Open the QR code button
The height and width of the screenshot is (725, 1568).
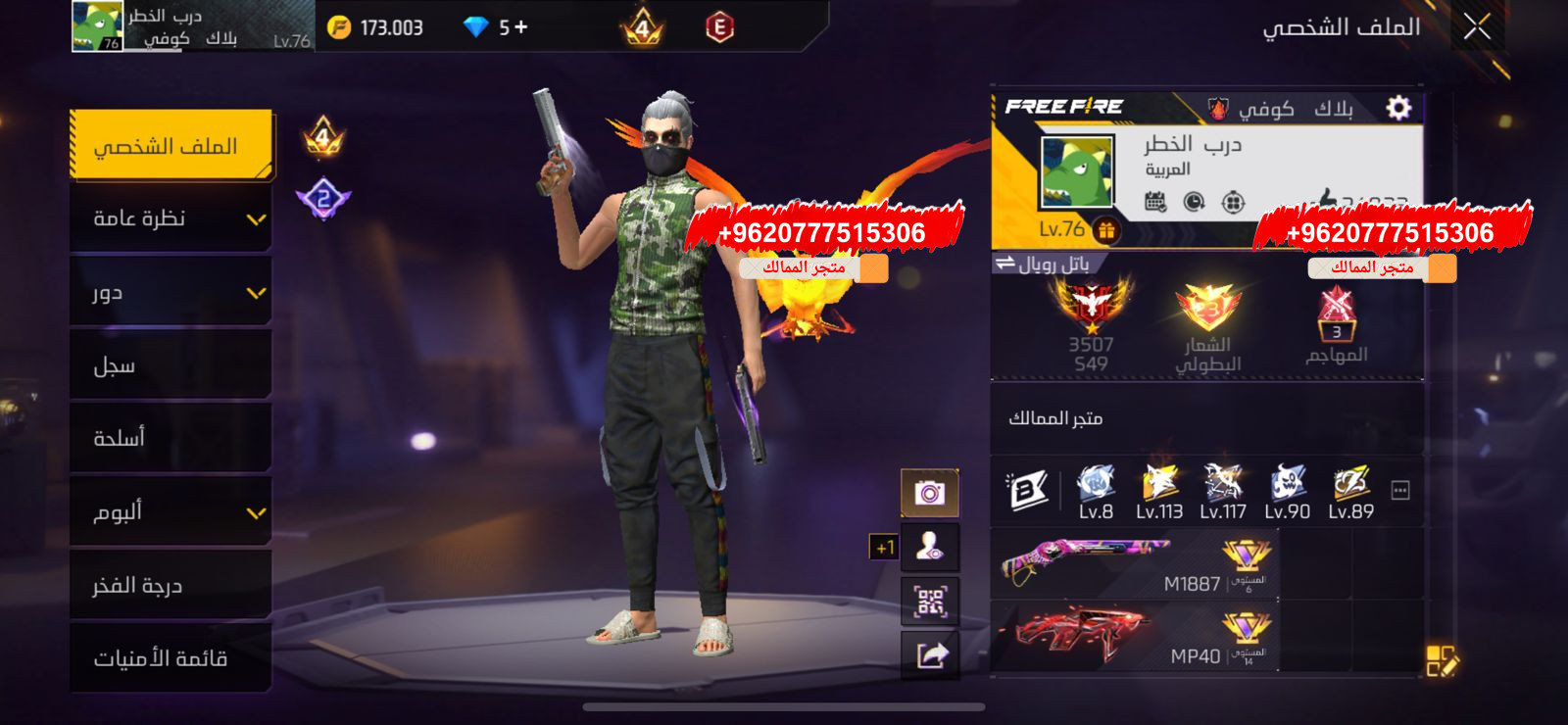(x=929, y=601)
